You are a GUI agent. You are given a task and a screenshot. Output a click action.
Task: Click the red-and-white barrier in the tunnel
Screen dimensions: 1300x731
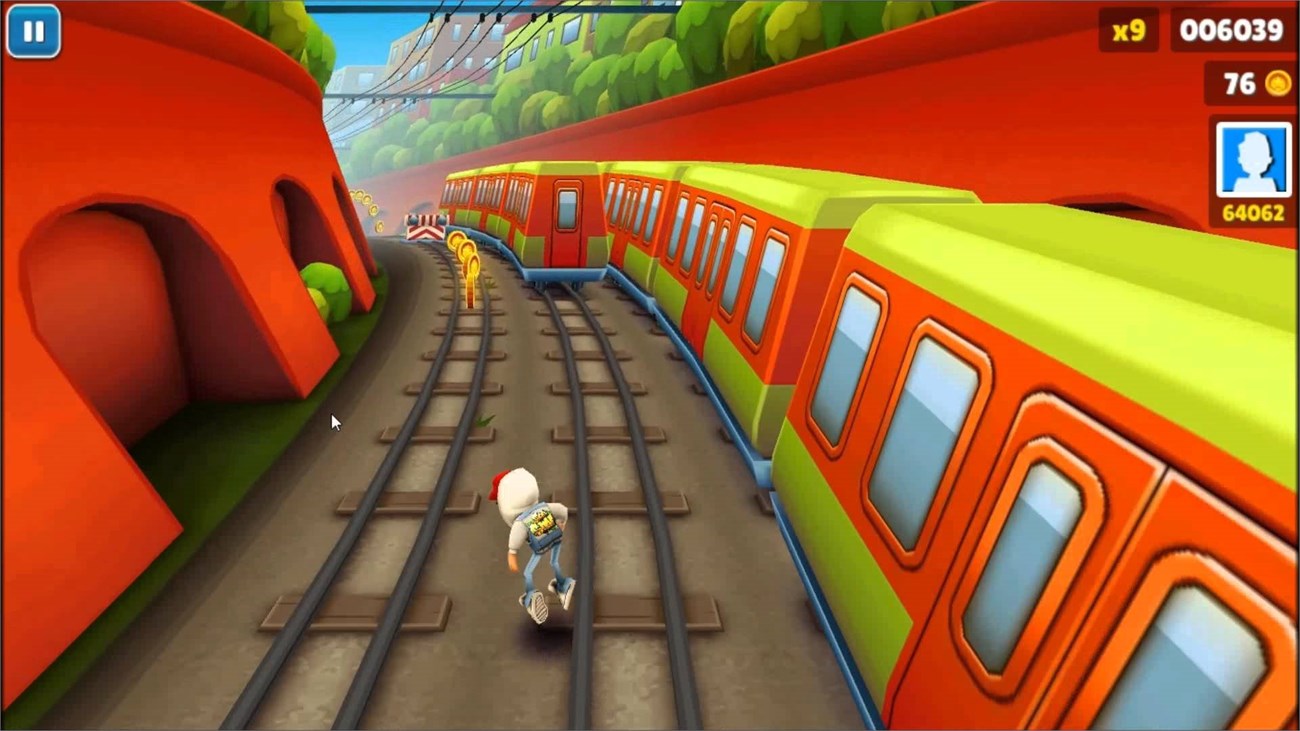pyautogui.click(x=424, y=228)
